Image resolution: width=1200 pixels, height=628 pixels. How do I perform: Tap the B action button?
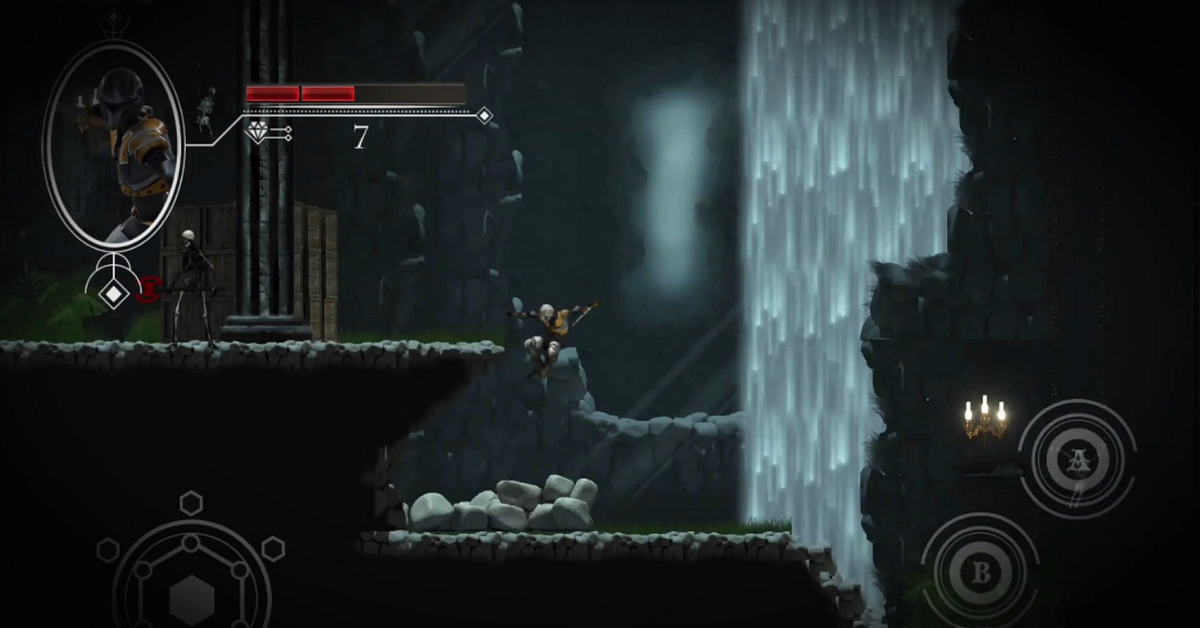(x=980, y=573)
